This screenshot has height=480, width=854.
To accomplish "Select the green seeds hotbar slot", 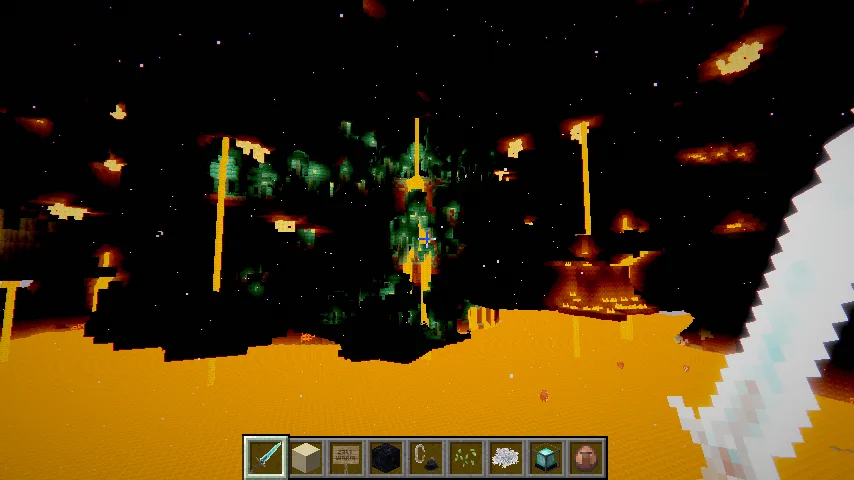I will (x=466, y=457).
